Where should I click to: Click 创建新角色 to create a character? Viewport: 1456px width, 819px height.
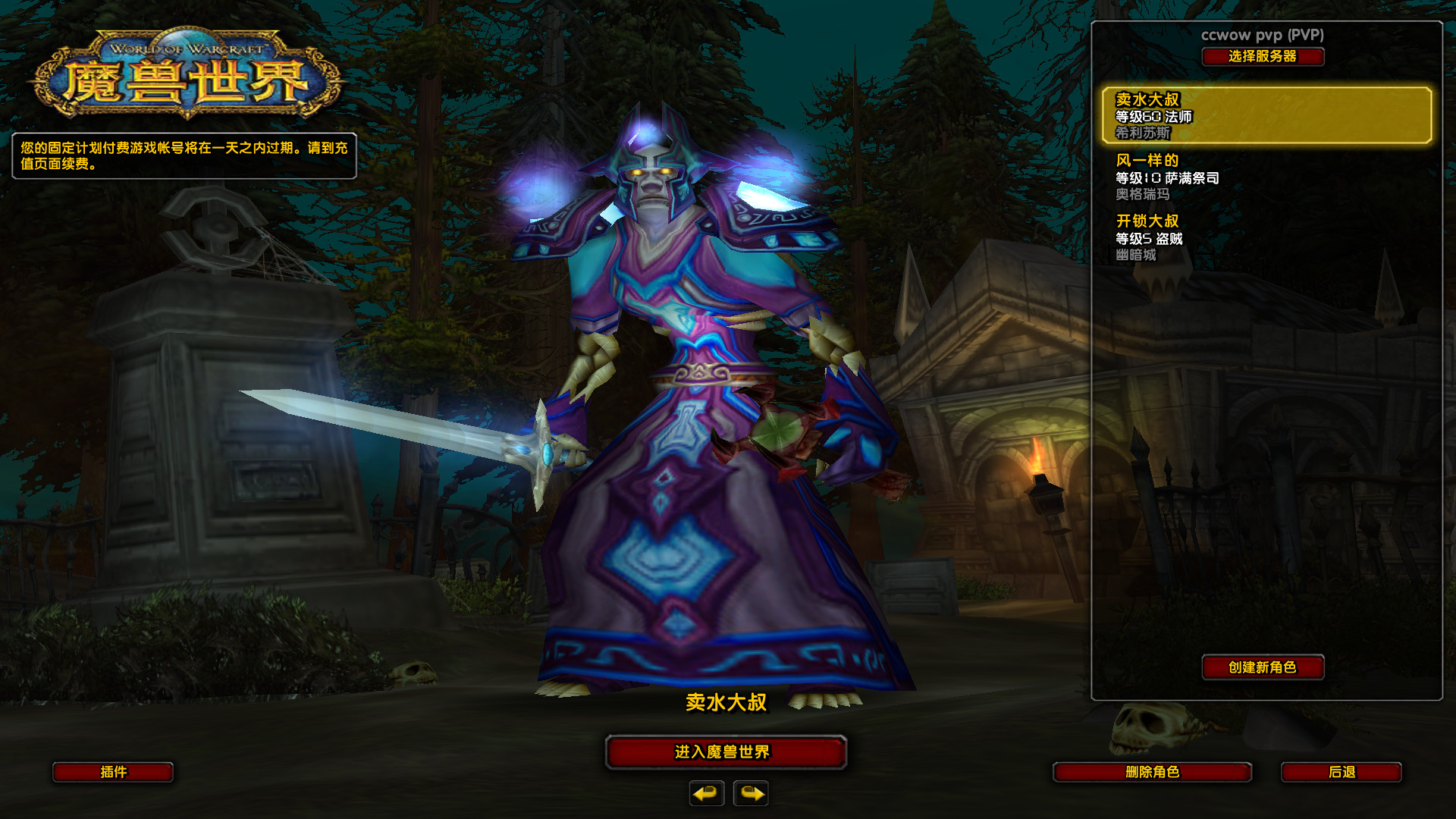coord(1263,667)
